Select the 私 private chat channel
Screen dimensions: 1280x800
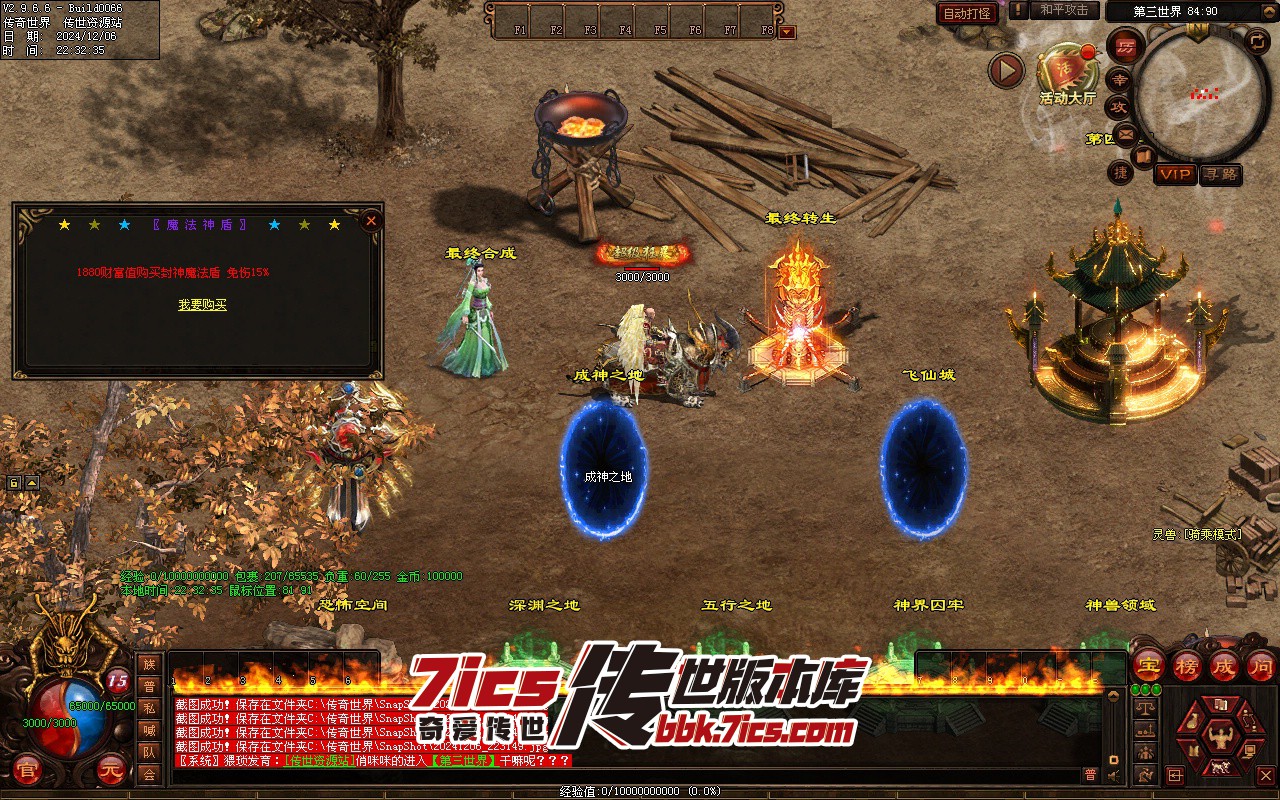[149, 708]
